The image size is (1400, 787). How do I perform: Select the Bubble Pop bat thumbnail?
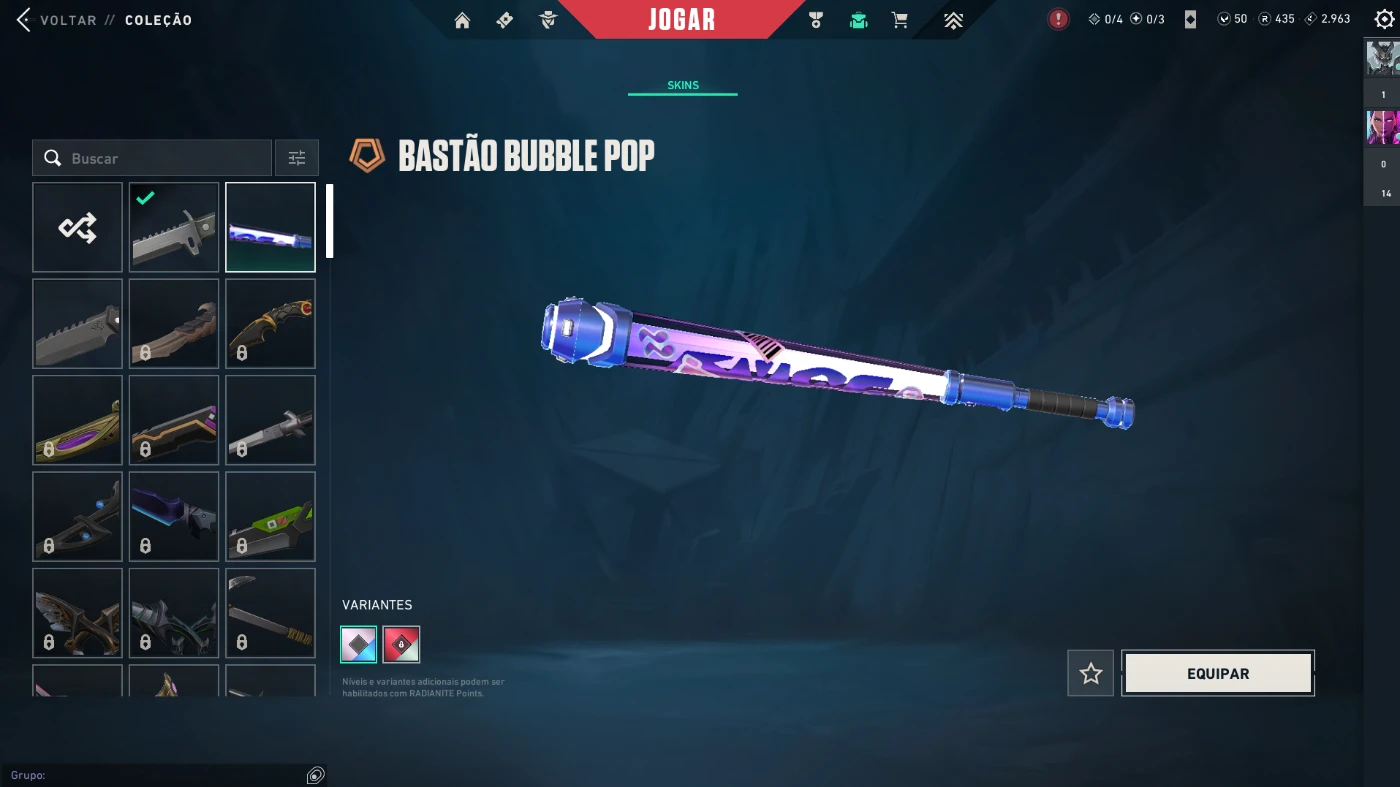(270, 227)
